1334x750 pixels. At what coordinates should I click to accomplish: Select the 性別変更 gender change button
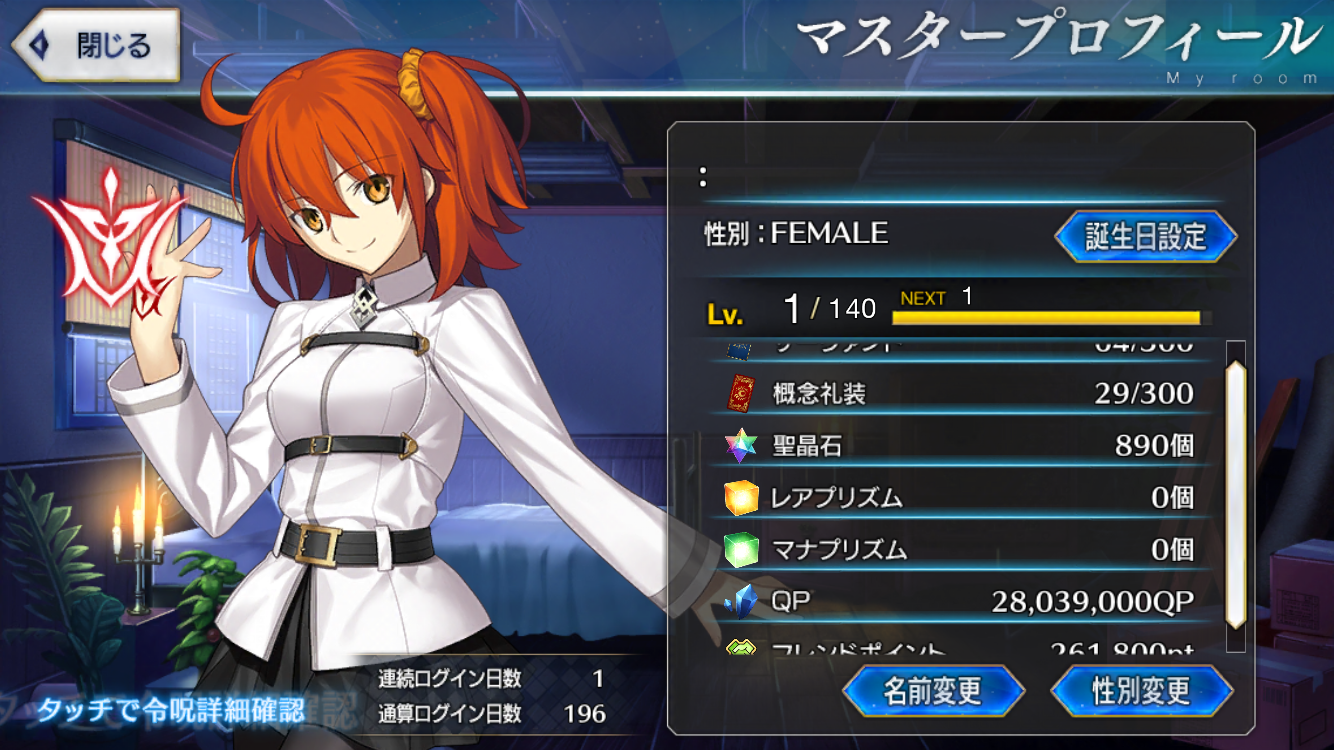(x=1141, y=690)
